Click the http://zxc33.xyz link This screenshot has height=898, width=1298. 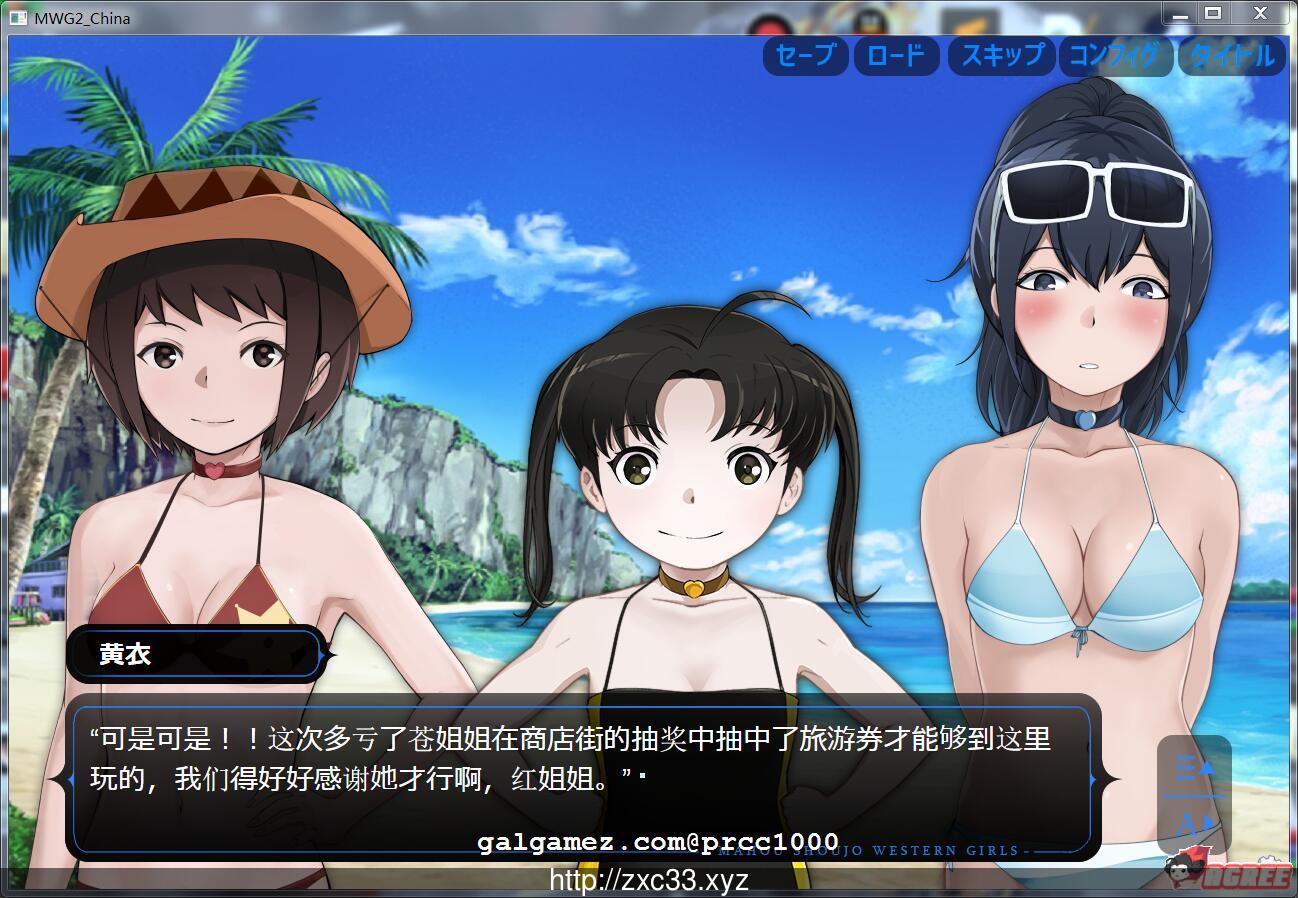(649, 880)
